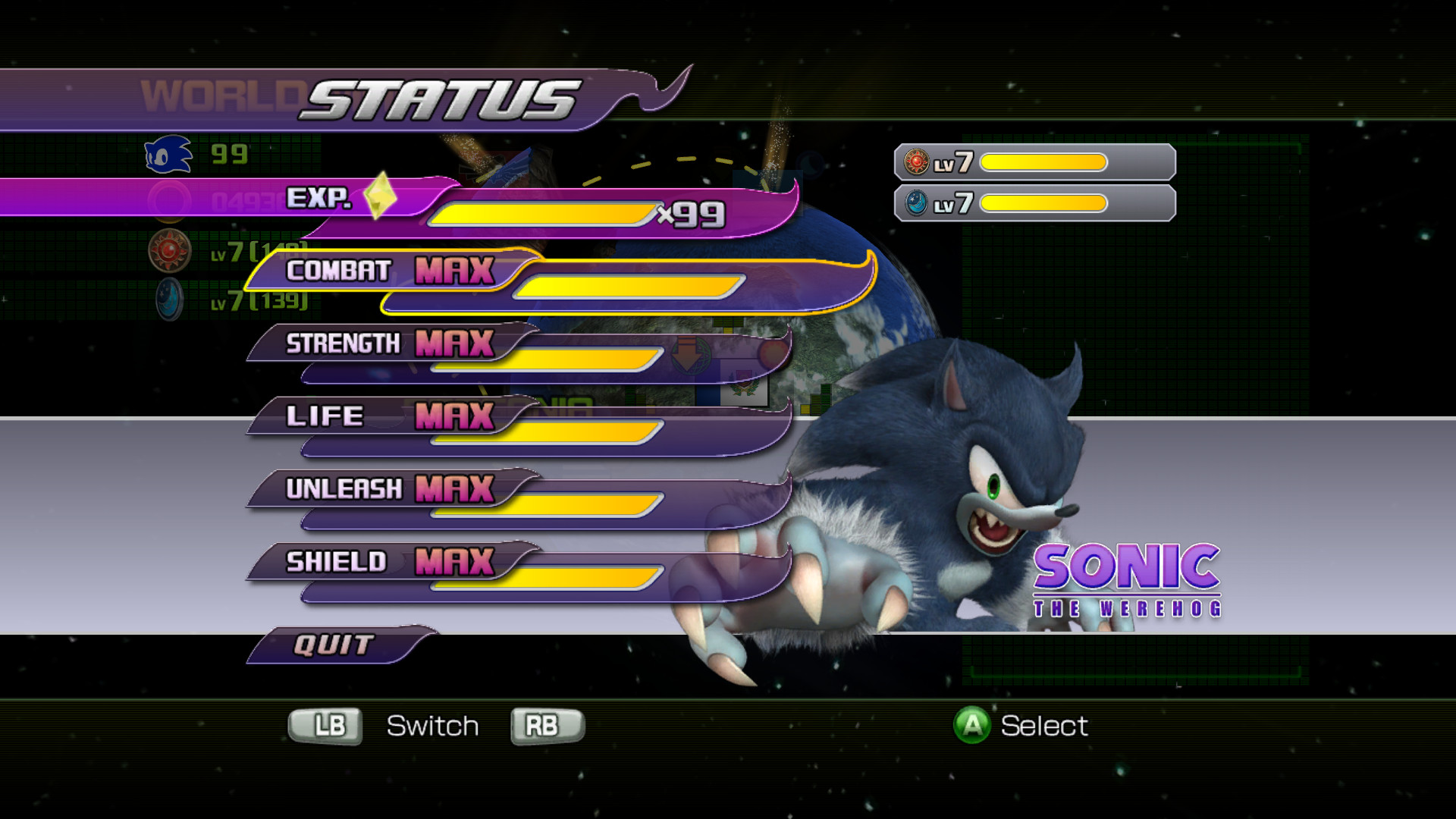Choose the Strength stat entry
1456x819 pixels.
(x=391, y=344)
